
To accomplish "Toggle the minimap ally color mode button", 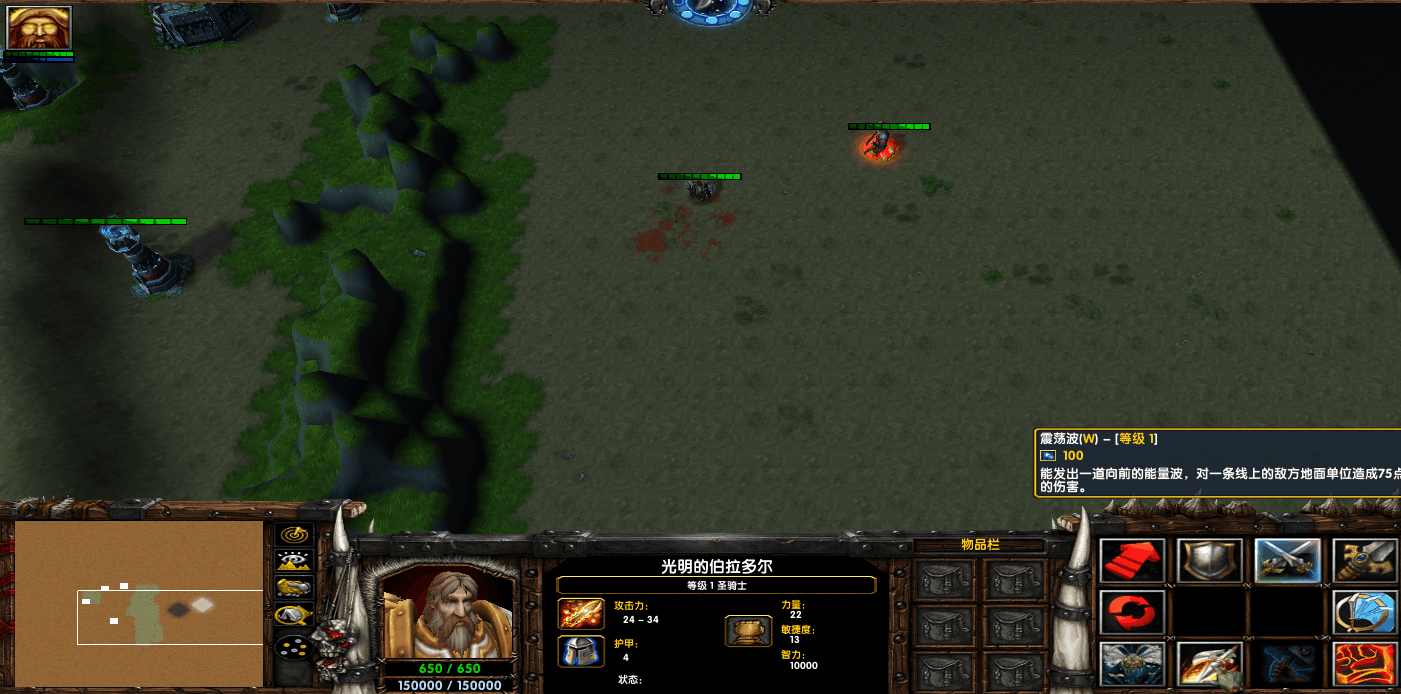I will pyautogui.click(x=294, y=589).
